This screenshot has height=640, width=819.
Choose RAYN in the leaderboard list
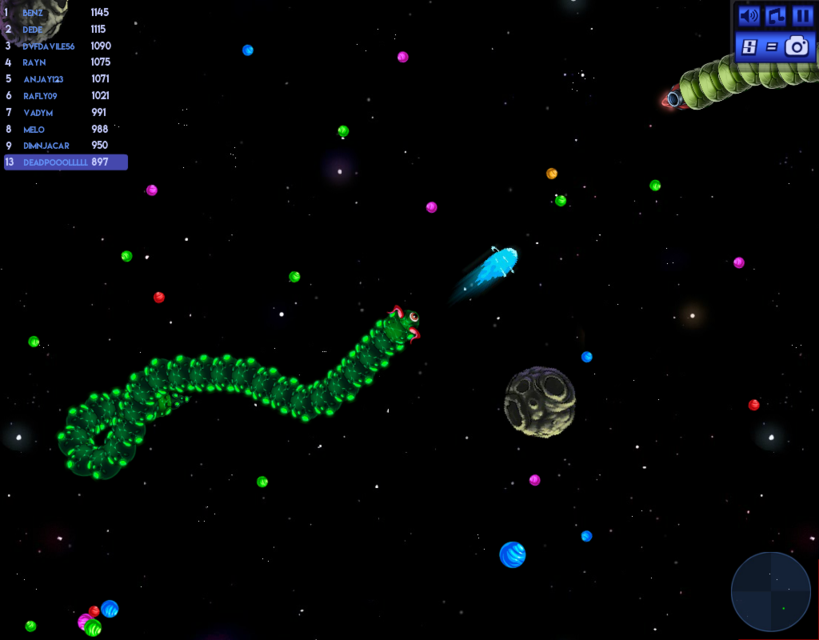pos(60,62)
